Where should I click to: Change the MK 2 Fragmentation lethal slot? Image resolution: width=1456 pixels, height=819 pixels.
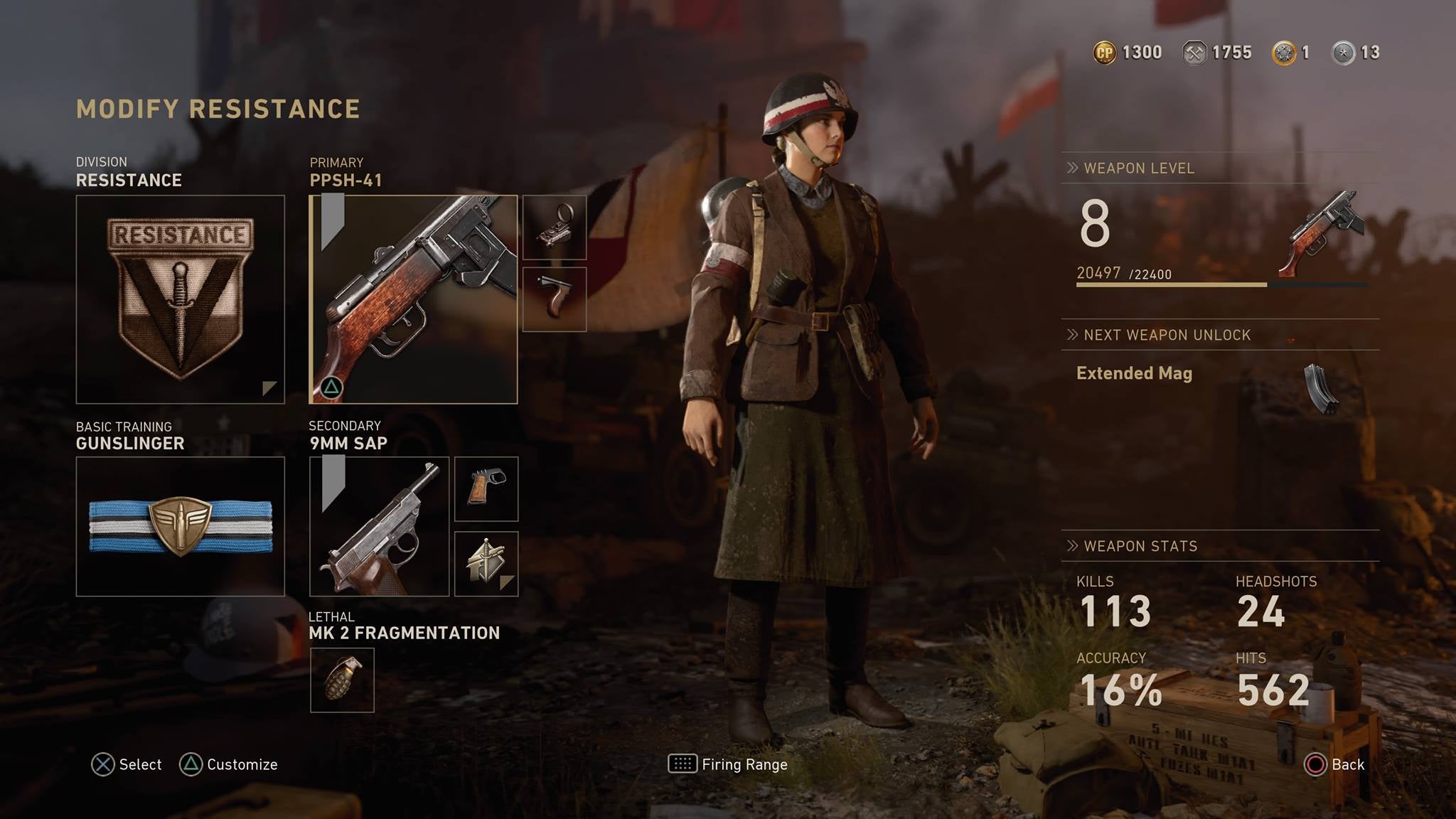(x=342, y=680)
